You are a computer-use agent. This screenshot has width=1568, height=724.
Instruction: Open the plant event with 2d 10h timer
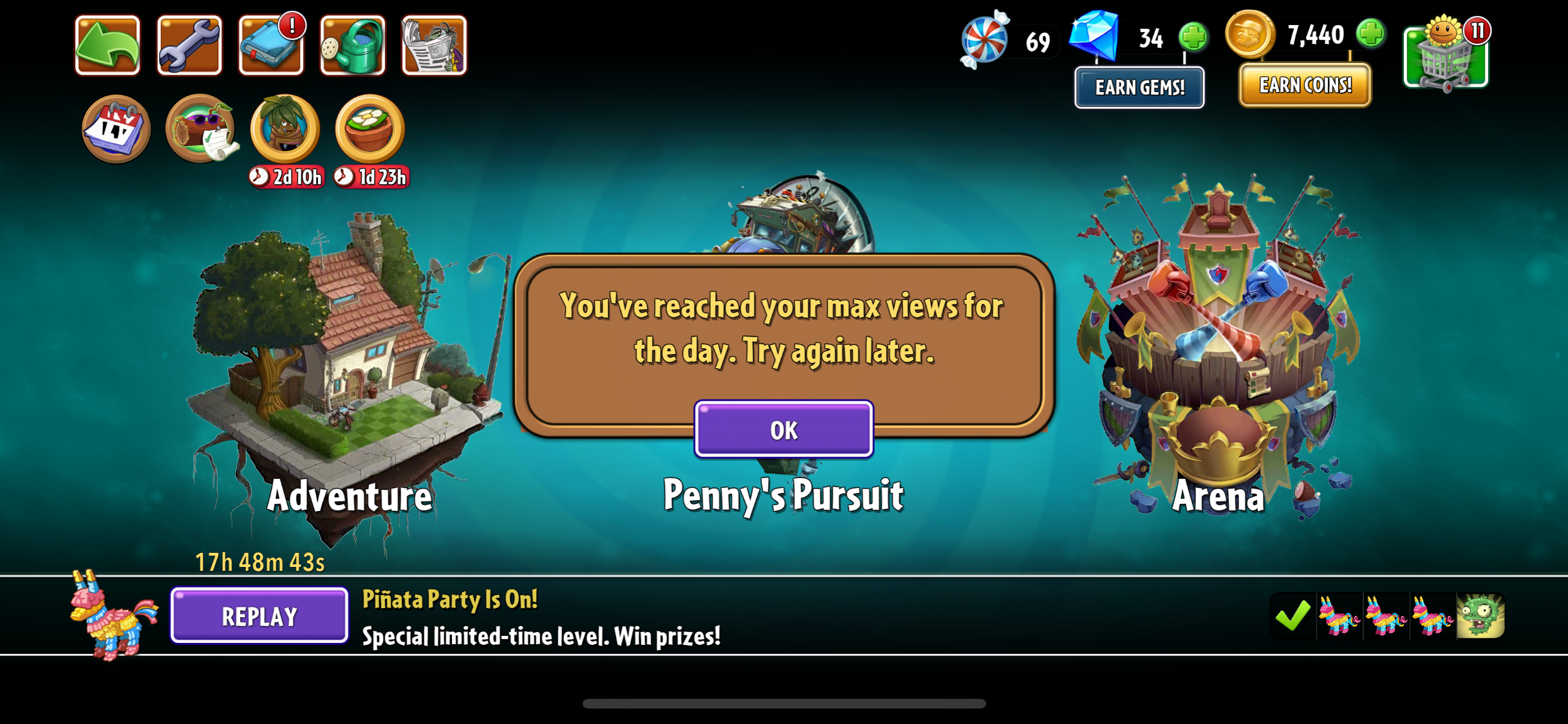pos(285,129)
